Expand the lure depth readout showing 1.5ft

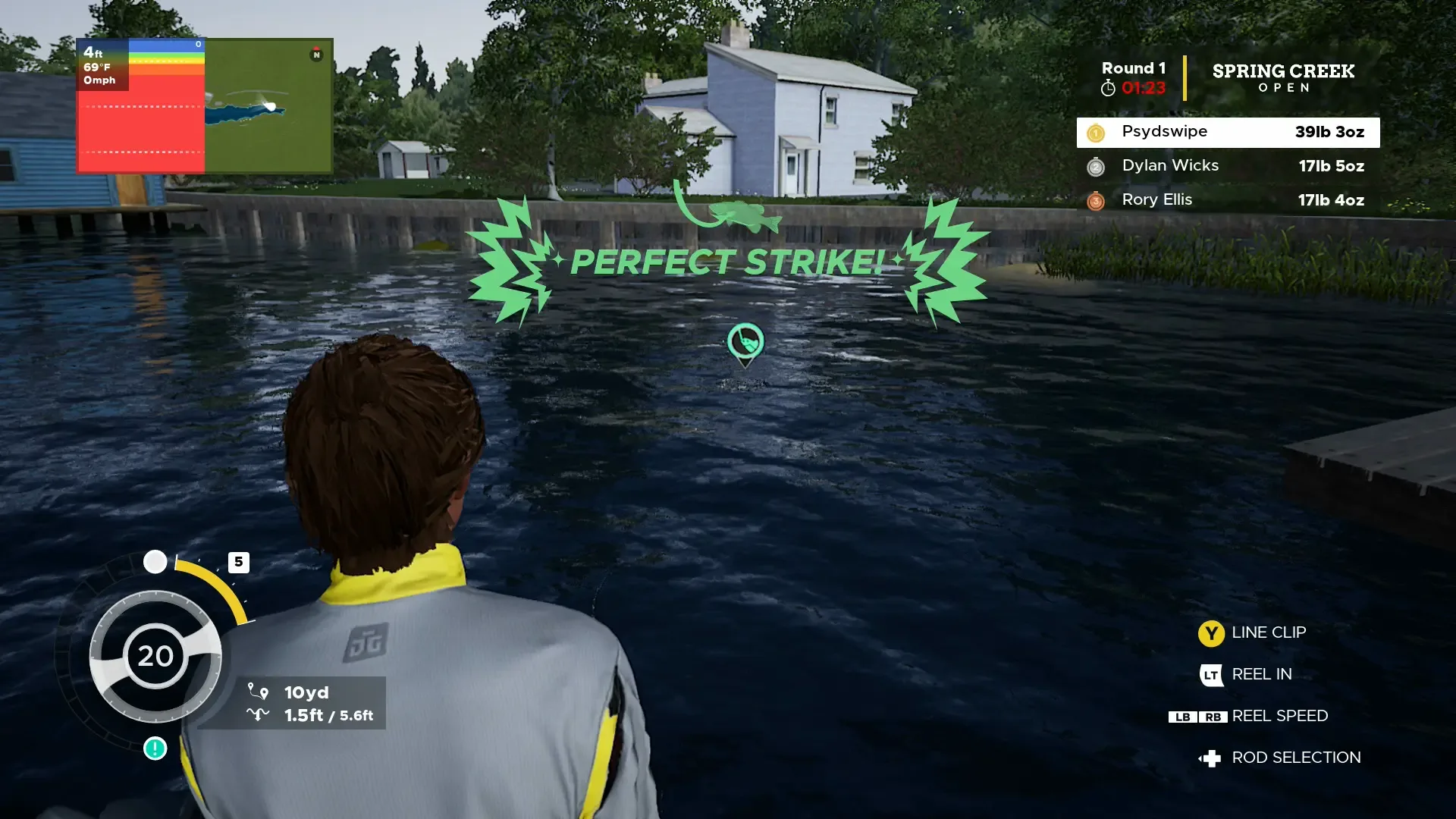(306, 714)
